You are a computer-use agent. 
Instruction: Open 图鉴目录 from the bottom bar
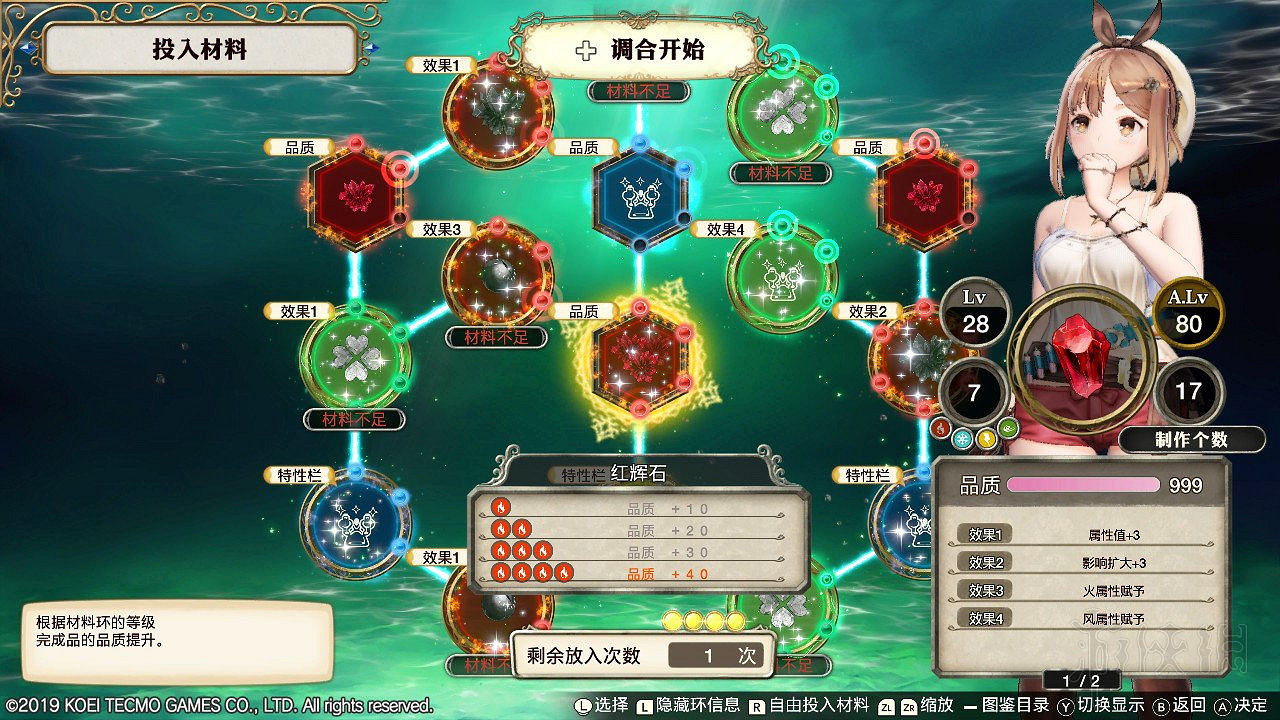point(1010,706)
